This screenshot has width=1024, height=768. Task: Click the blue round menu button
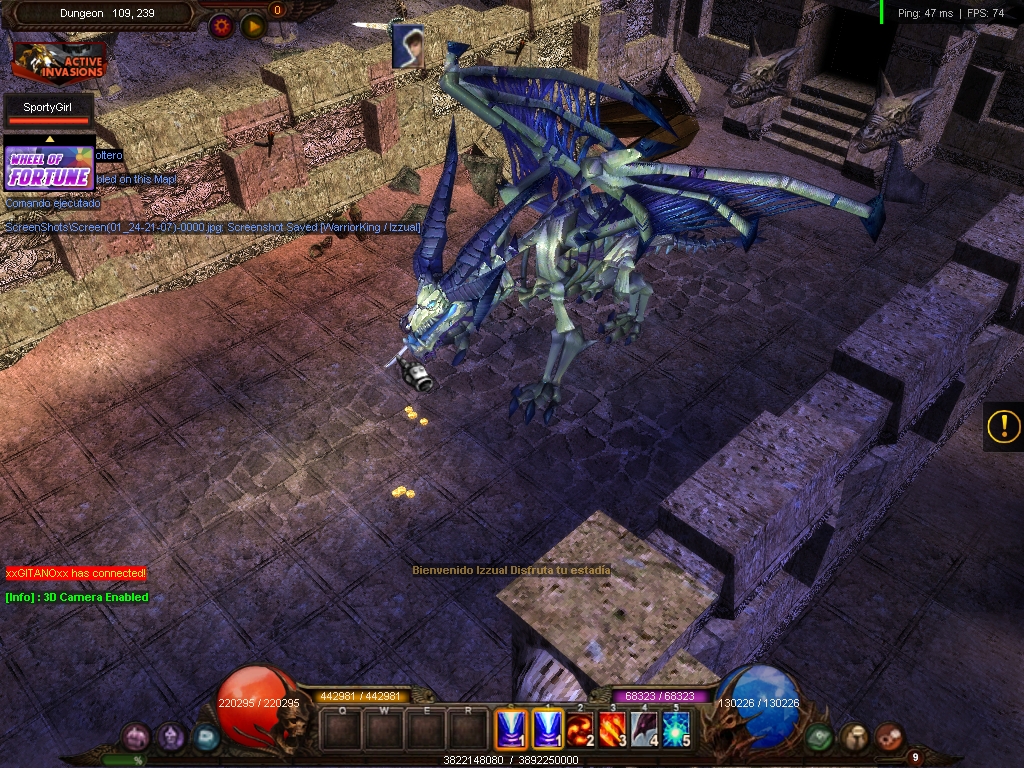(x=206, y=738)
